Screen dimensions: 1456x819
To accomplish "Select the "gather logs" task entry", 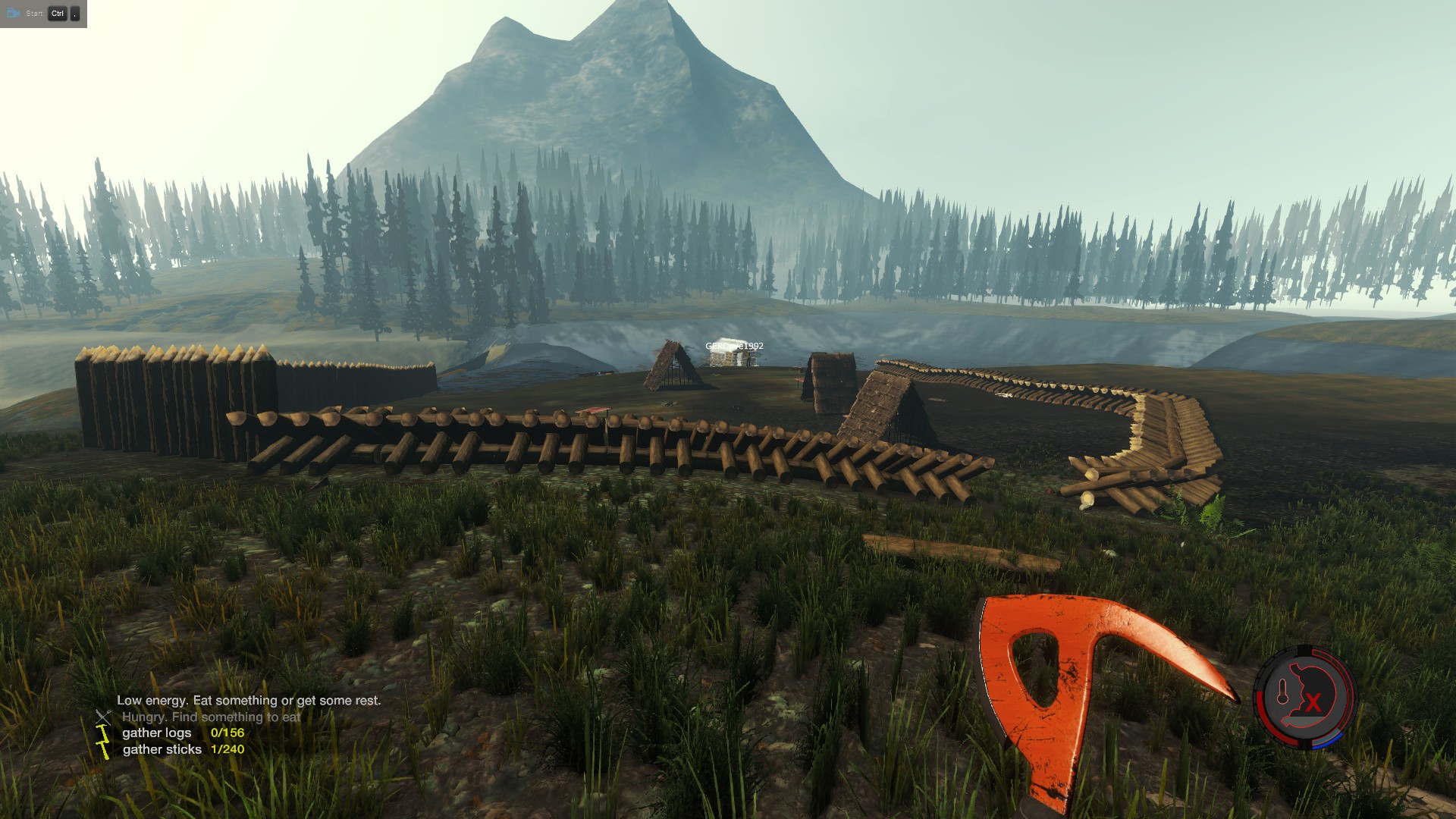I will tap(157, 733).
